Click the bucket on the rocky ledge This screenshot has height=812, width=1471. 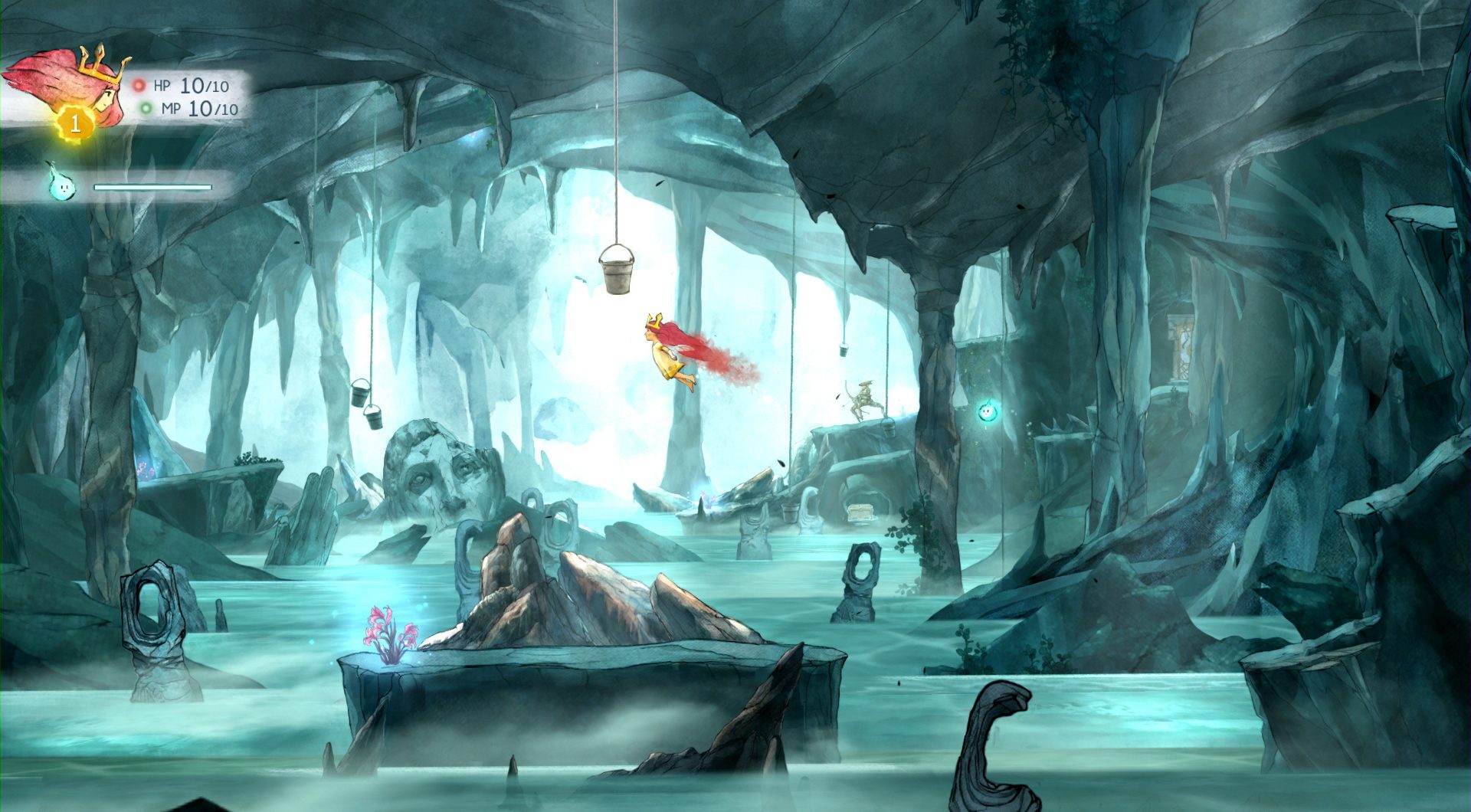[x=889, y=427]
